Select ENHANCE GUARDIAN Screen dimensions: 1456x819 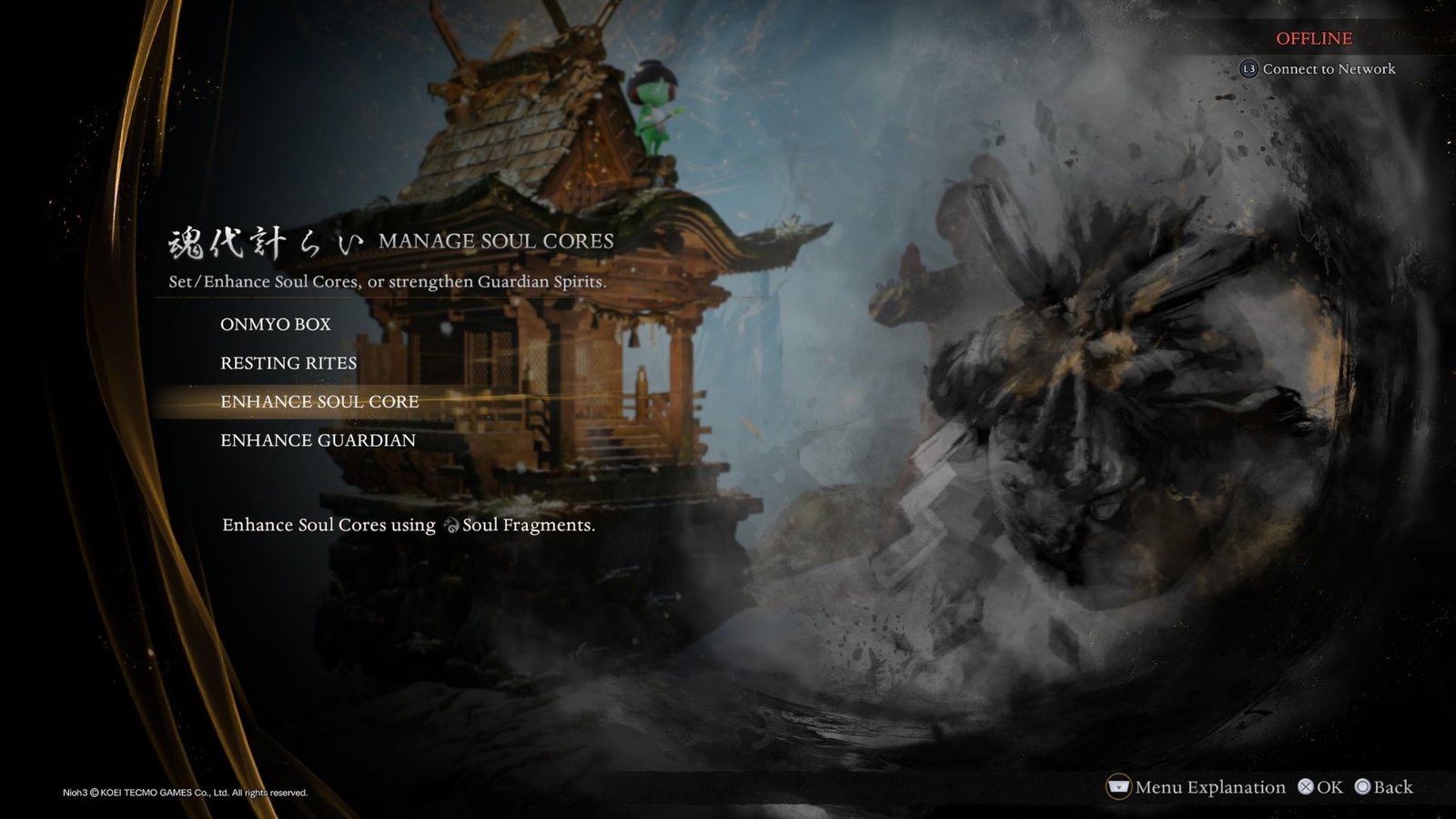318,440
